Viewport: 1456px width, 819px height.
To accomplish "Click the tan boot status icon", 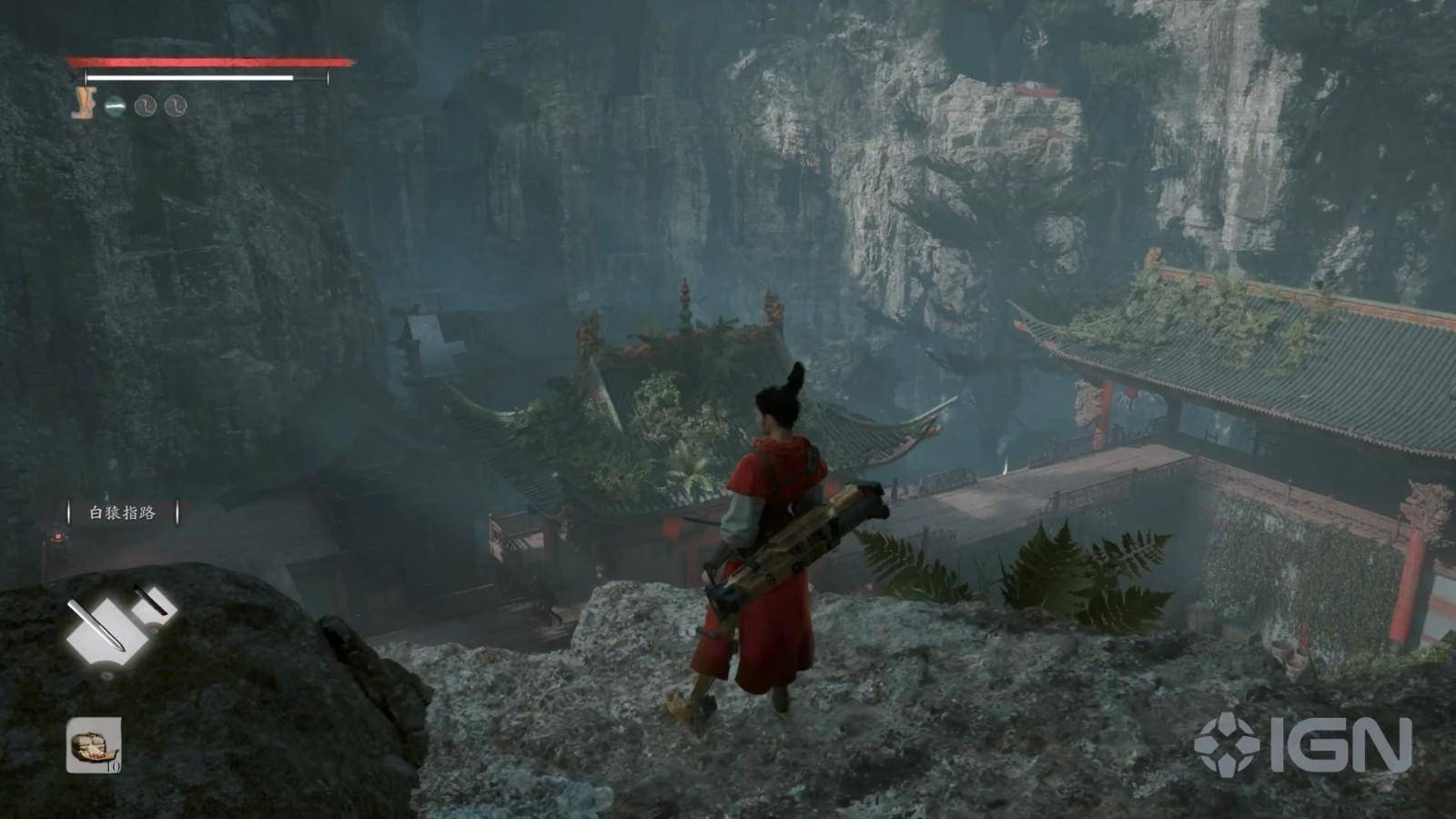I will pyautogui.click(x=84, y=105).
